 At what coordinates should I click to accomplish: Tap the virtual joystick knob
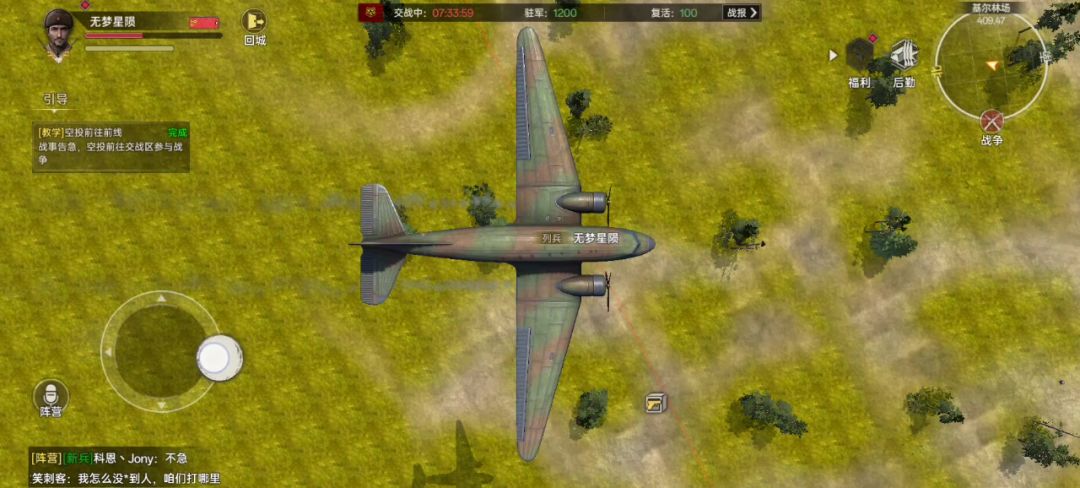click(219, 358)
